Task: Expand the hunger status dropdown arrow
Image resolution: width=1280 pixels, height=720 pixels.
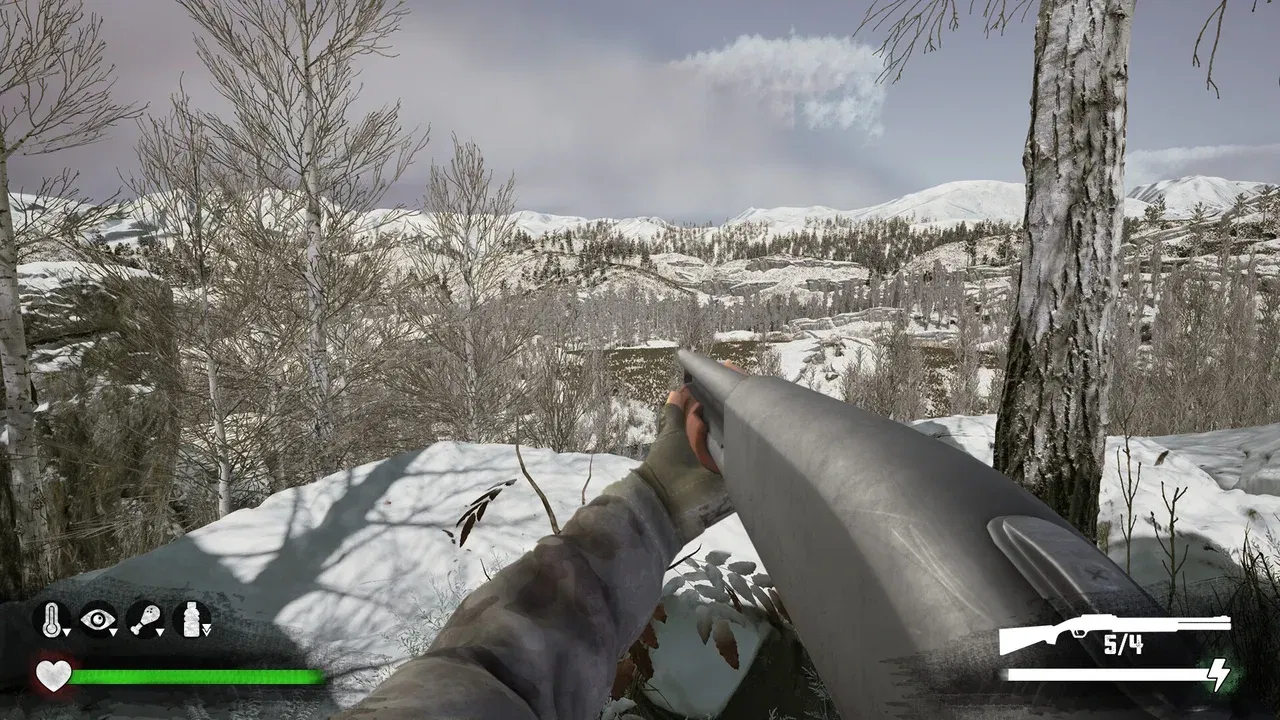Action: [160, 632]
